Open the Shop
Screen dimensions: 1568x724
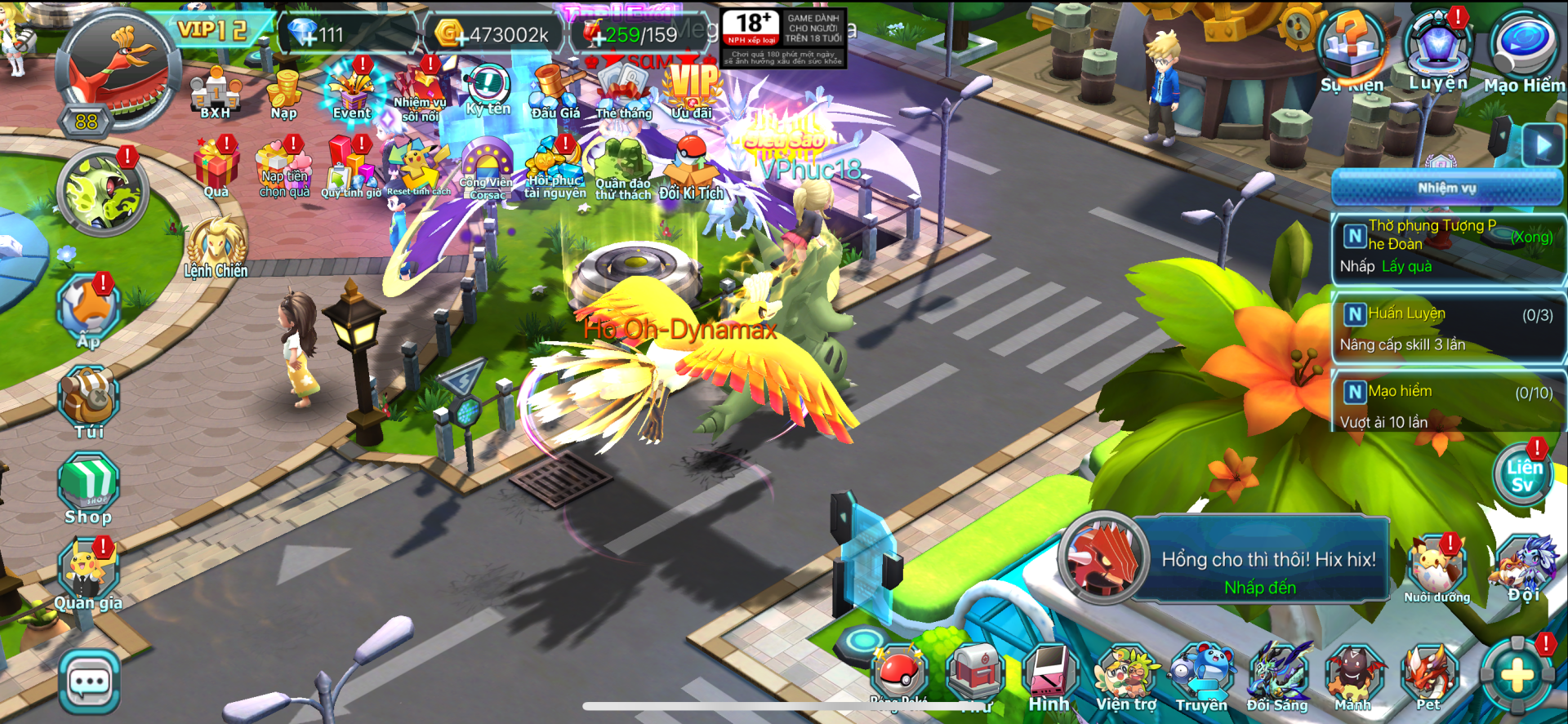(x=88, y=490)
